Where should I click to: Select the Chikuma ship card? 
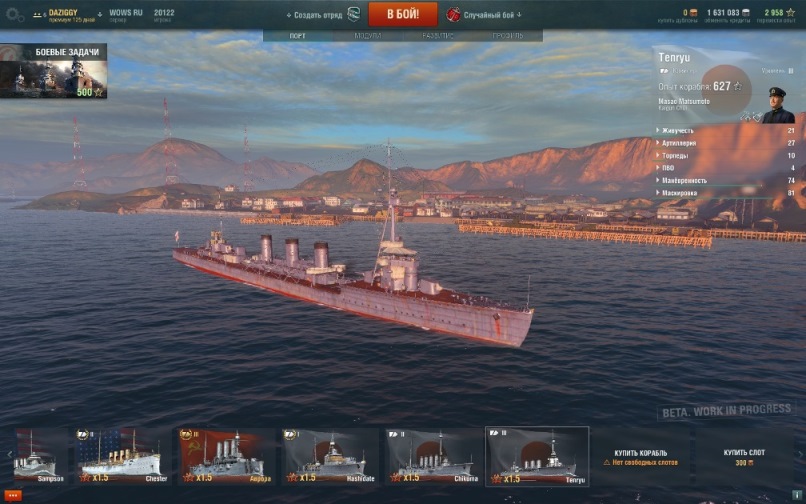point(433,457)
